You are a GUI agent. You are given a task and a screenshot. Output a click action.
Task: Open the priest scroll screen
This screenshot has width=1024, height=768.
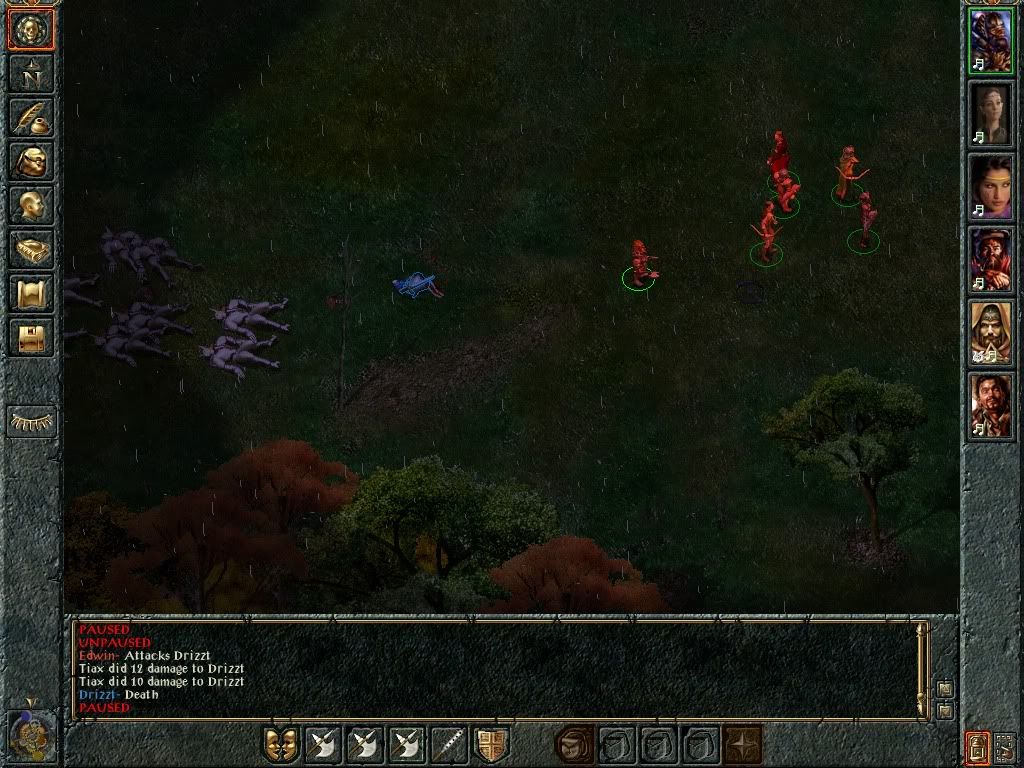click(31, 293)
